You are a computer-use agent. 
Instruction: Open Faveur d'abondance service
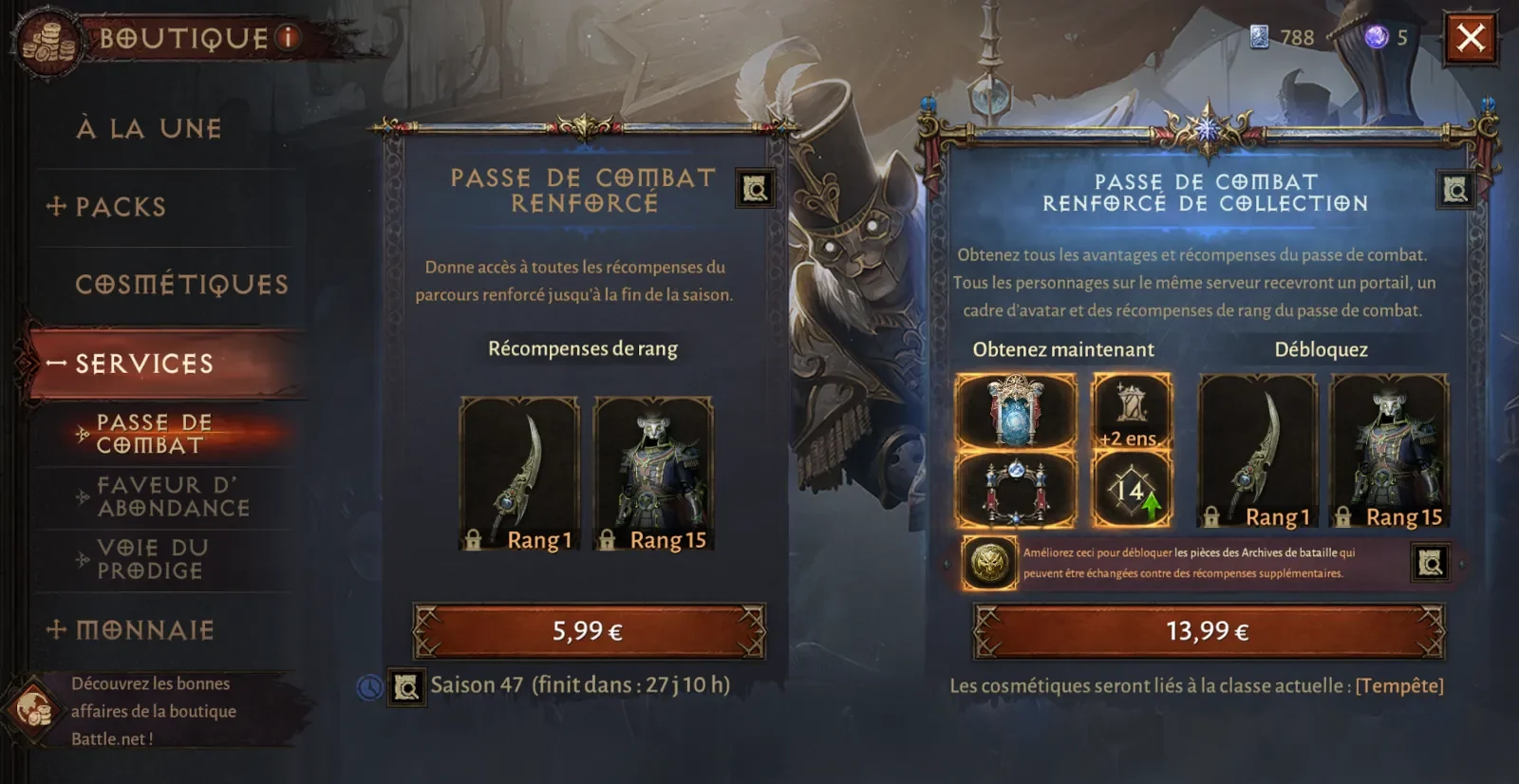pos(173,496)
